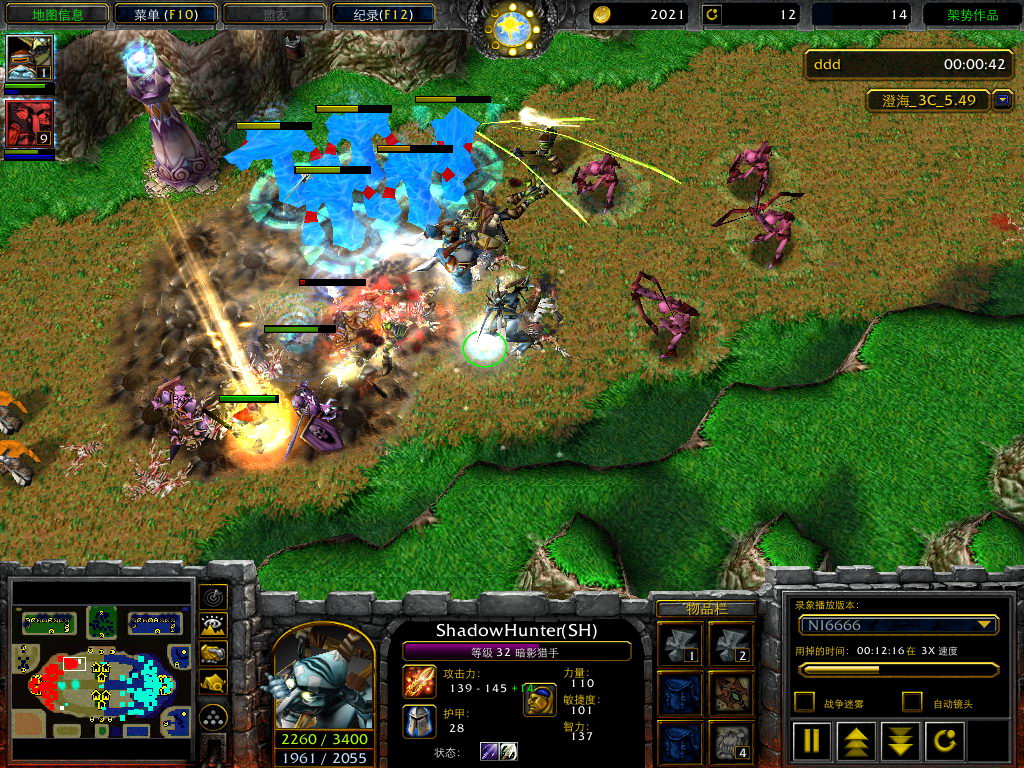Toggle minimap terrain visibility eye button

click(x=214, y=626)
